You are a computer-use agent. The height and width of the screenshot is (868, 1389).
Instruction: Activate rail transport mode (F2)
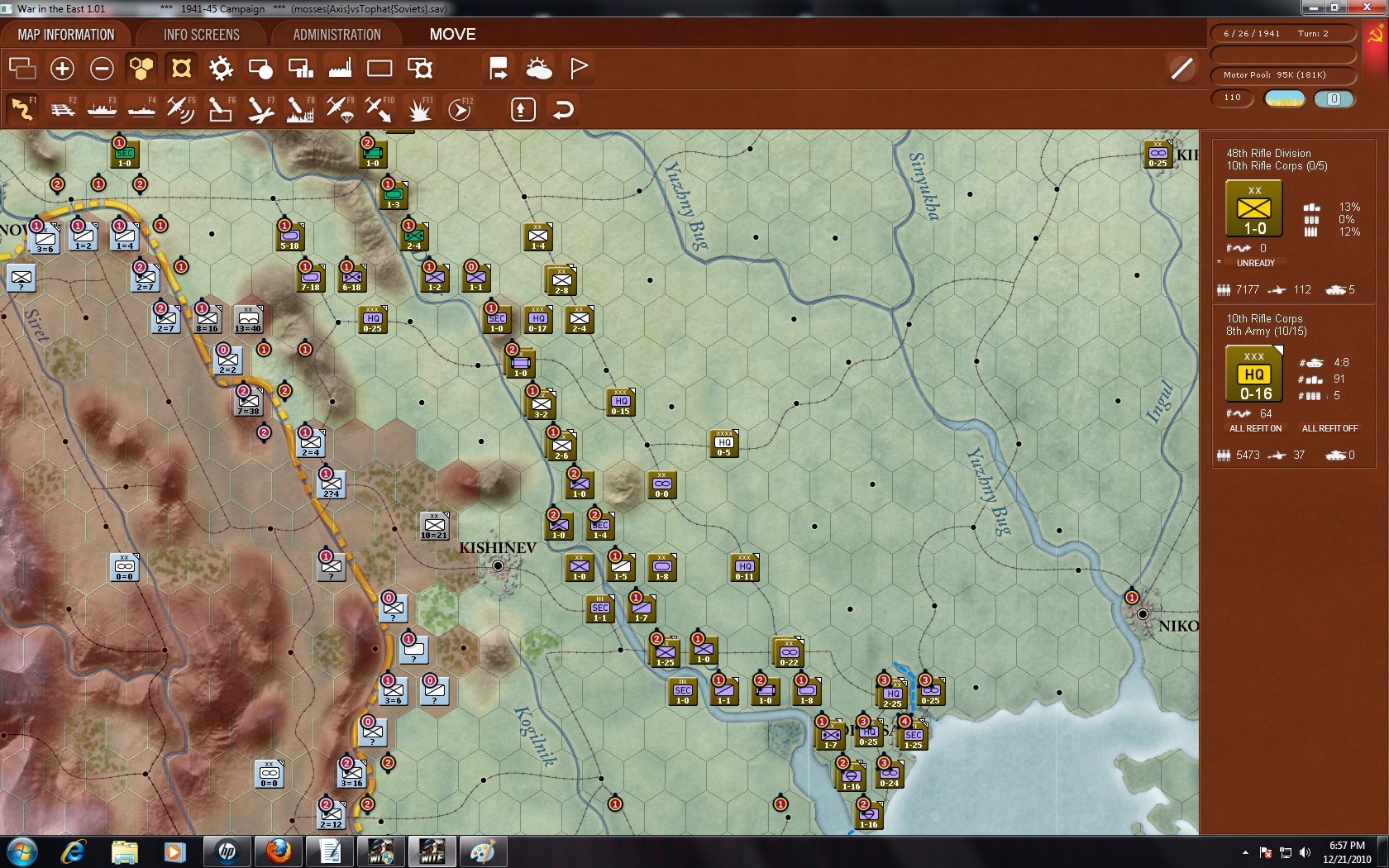[63, 108]
